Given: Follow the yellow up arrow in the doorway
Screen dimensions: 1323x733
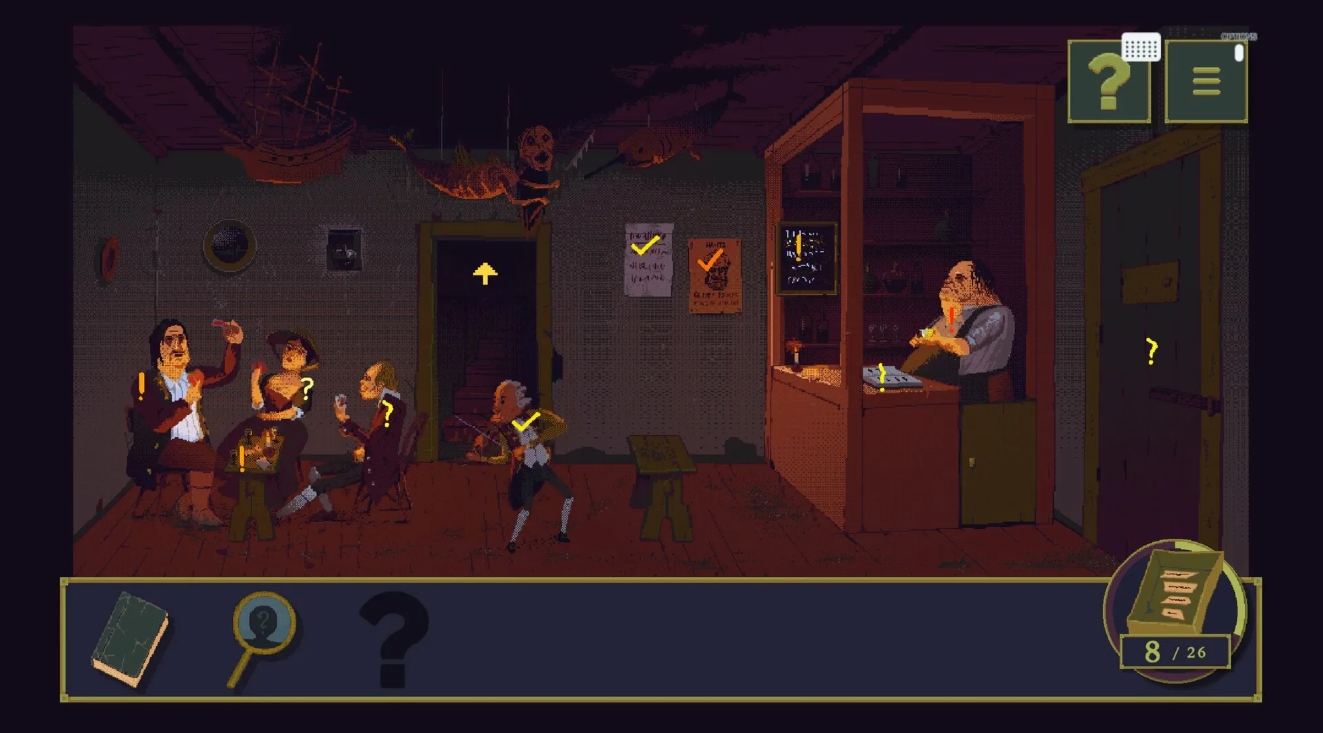Looking at the screenshot, I should click(x=485, y=273).
